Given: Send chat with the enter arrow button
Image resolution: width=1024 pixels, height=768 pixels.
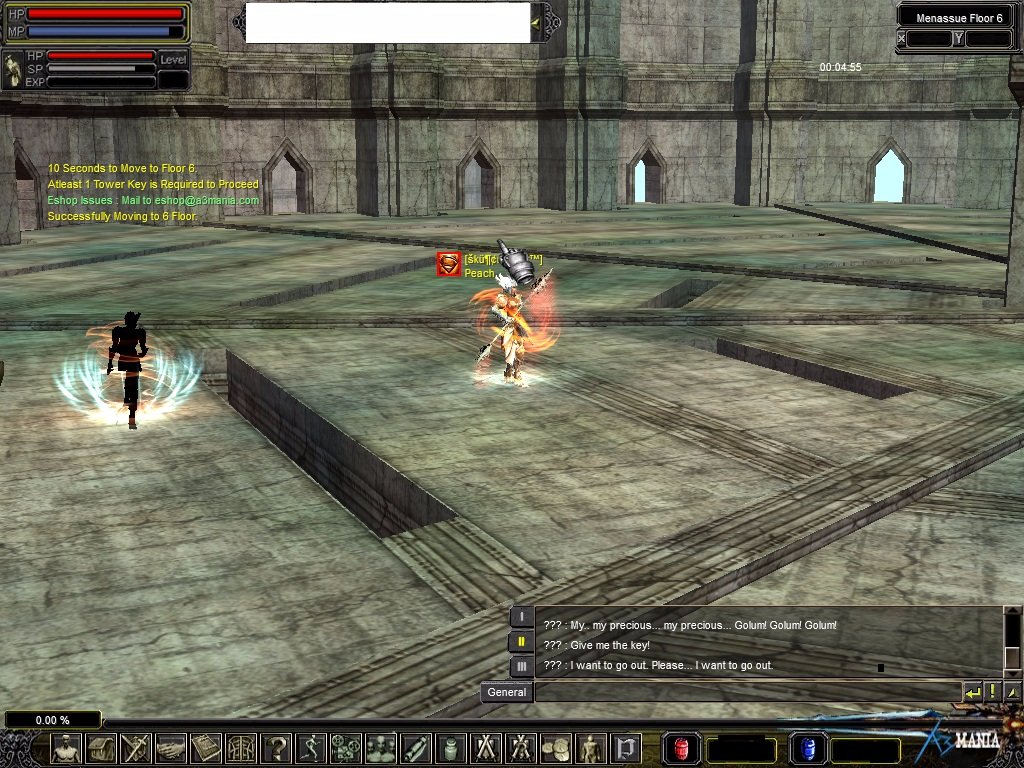Looking at the screenshot, I should click(x=973, y=692).
